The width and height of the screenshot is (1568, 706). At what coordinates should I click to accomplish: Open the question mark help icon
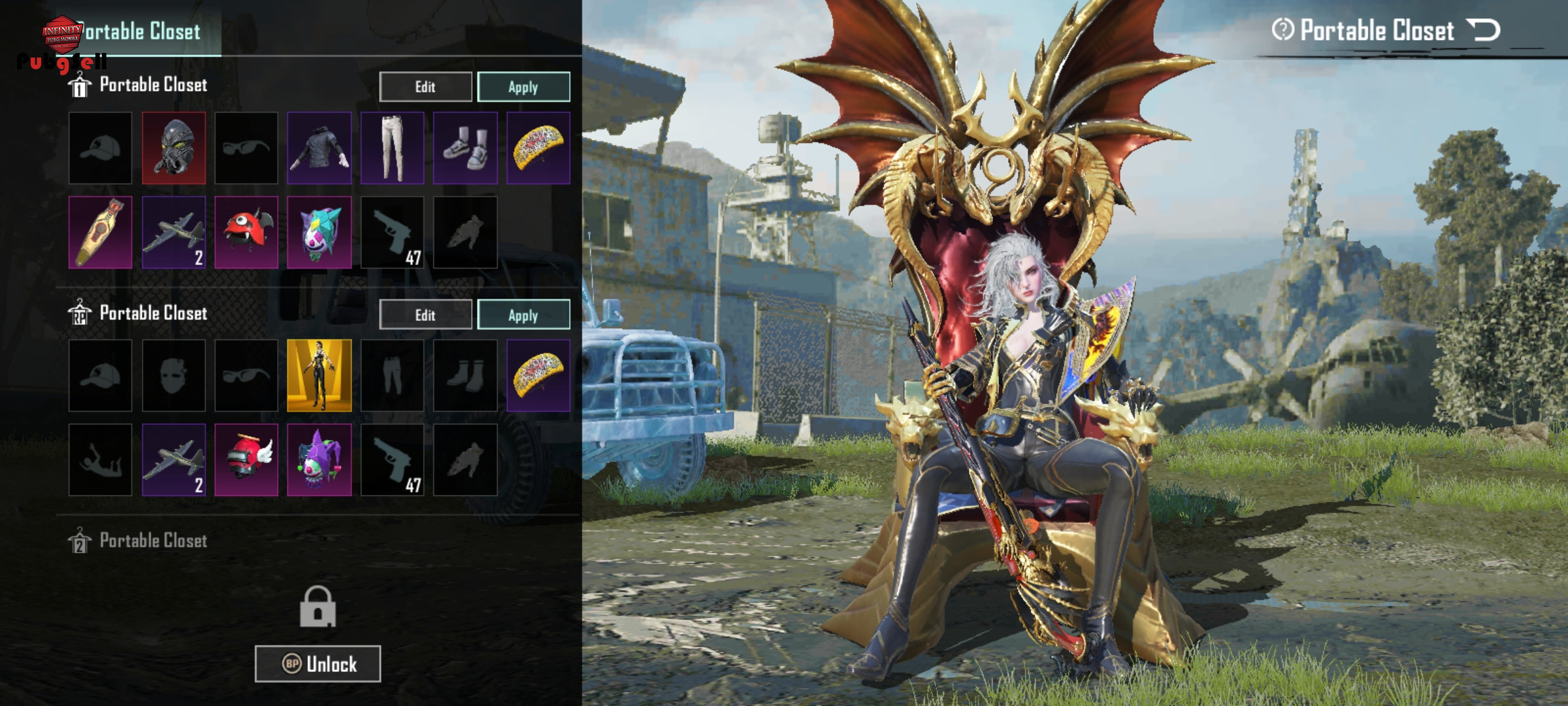coord(1282,29)
